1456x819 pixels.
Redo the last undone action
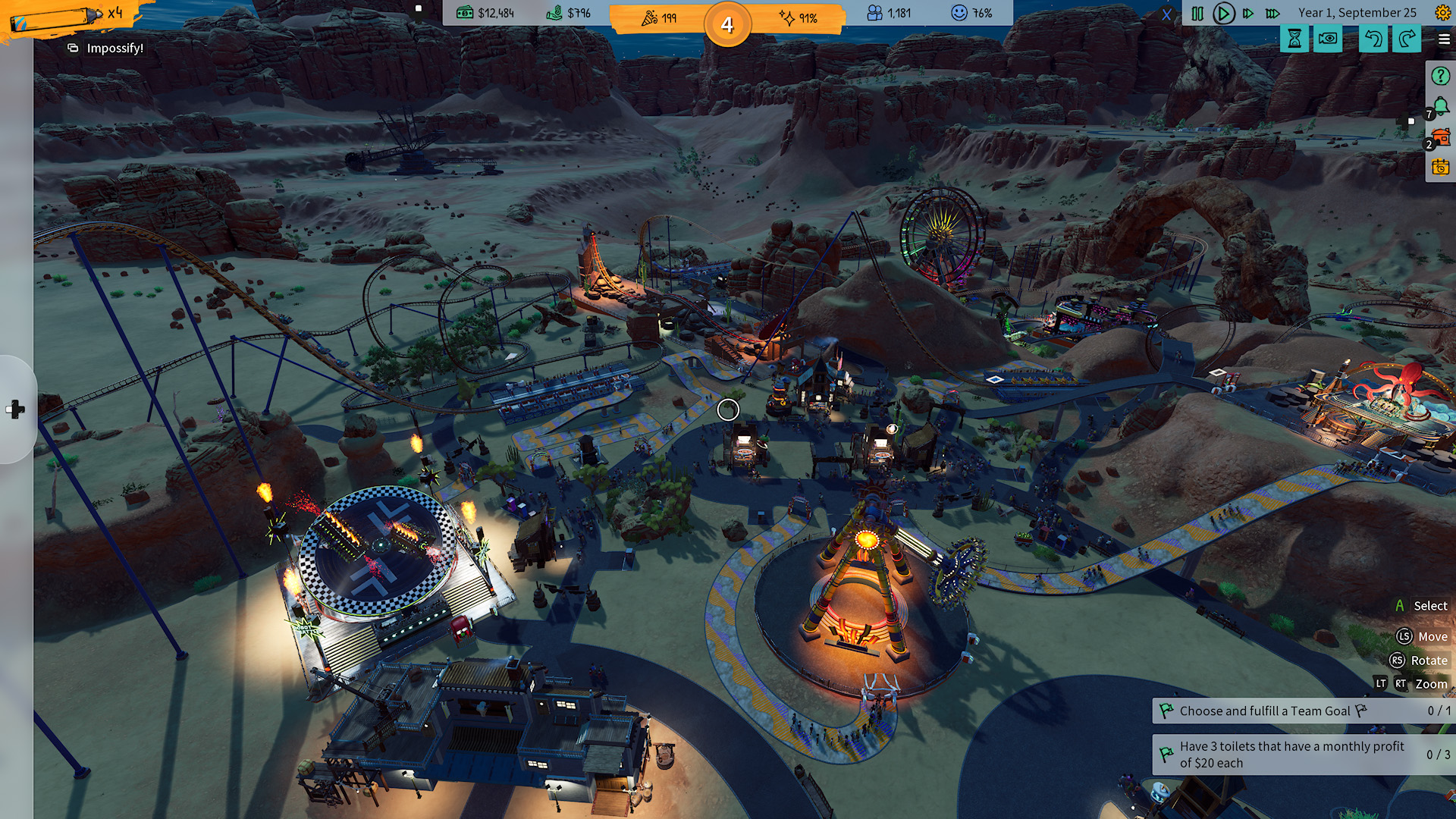[x=1407, y=39]
